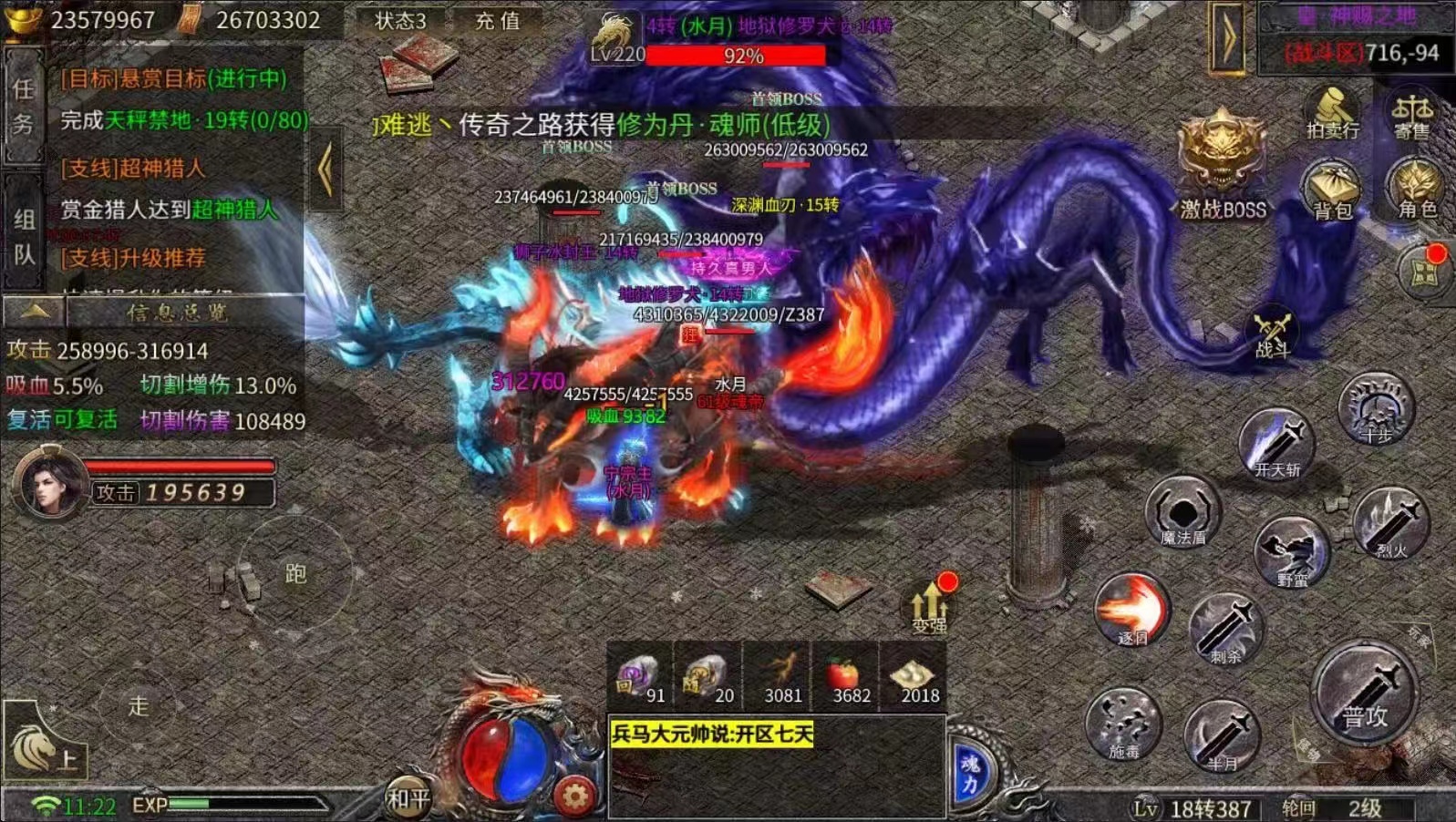Open the 变强 power-up arrows icon
Screen dimensions: 1456x822
tap(930, 605)
